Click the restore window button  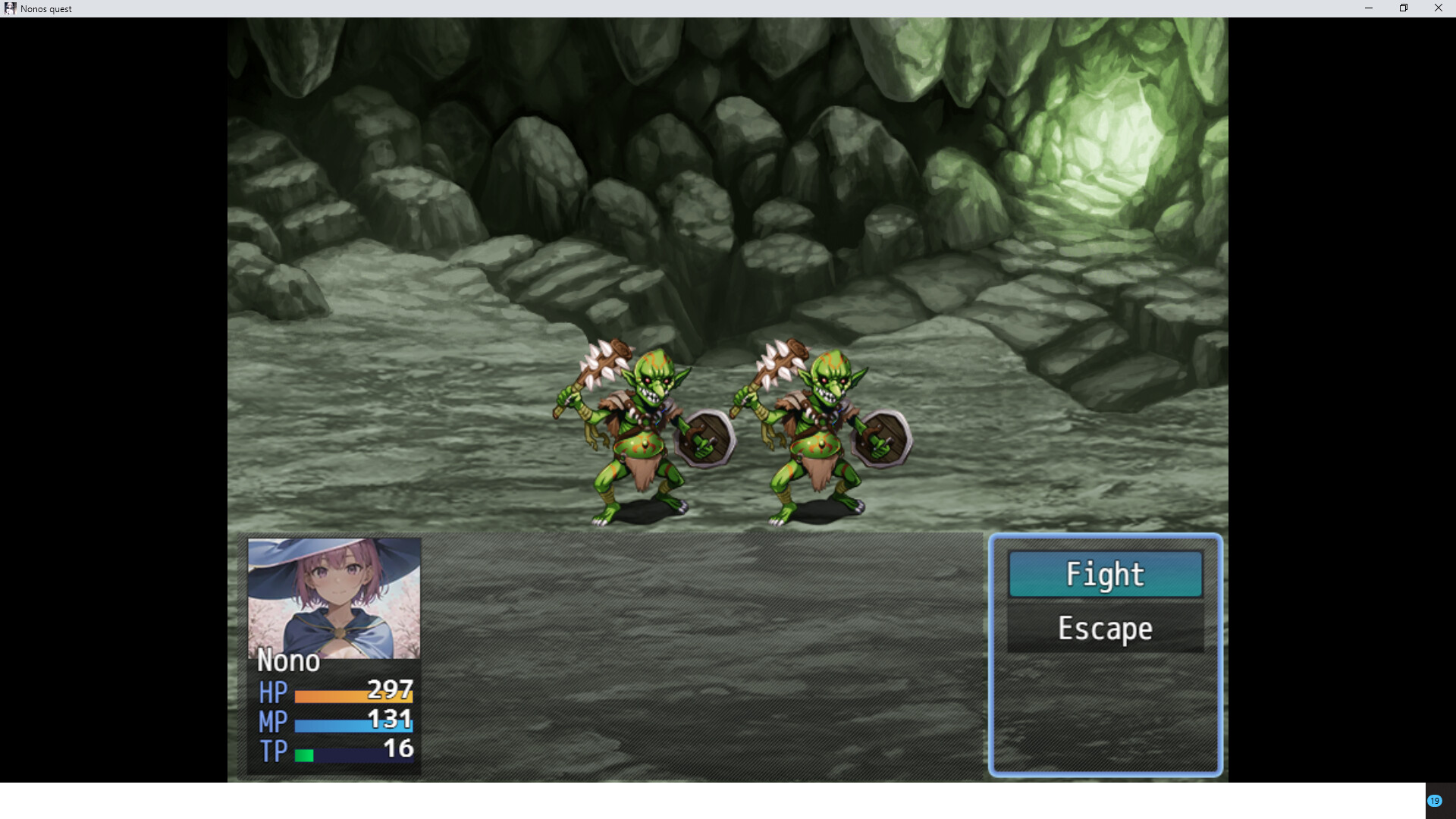pyautogui.click(x=1403, y=8)
